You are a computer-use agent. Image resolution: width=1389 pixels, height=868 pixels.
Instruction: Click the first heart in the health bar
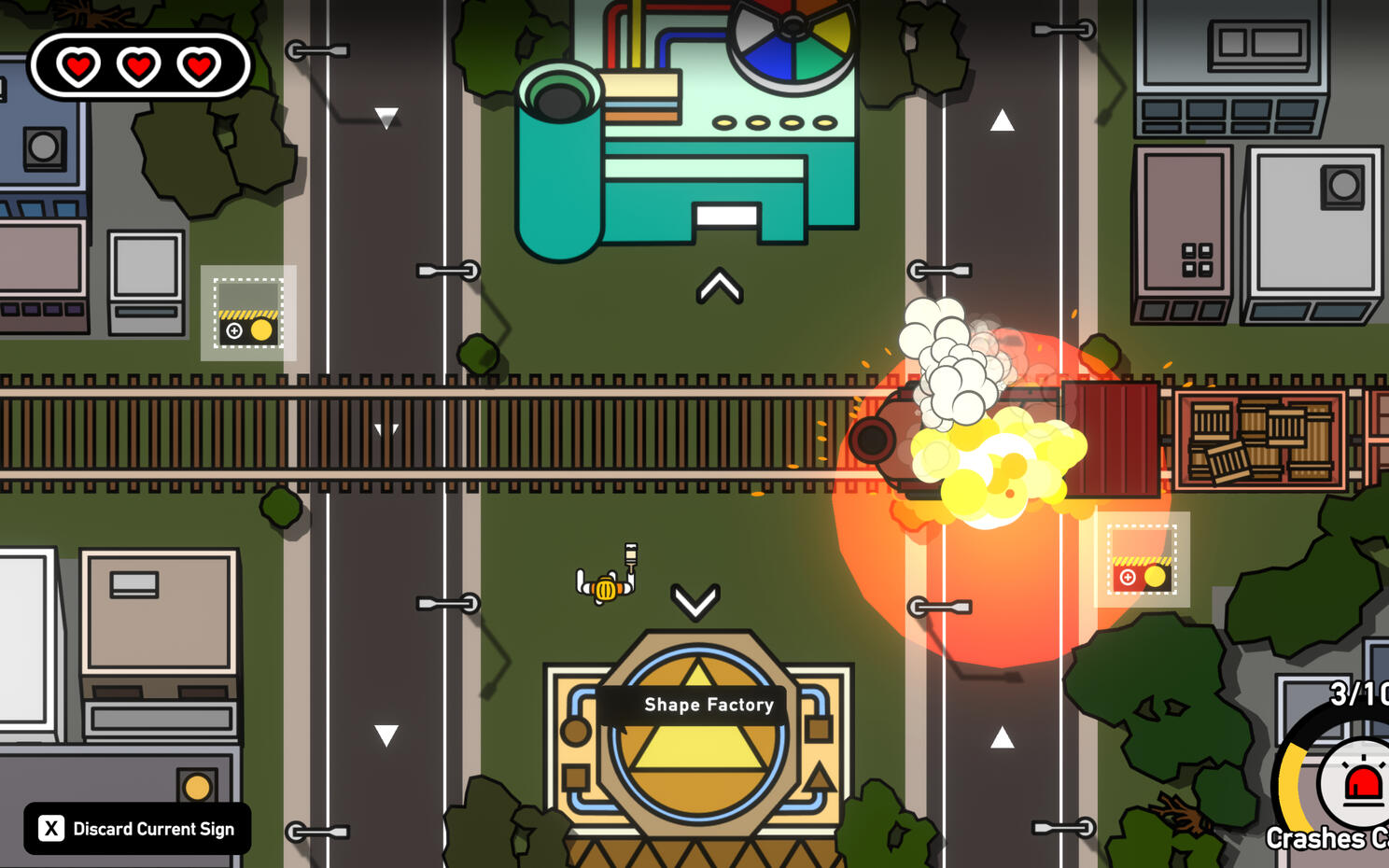[x=78, y=65]
